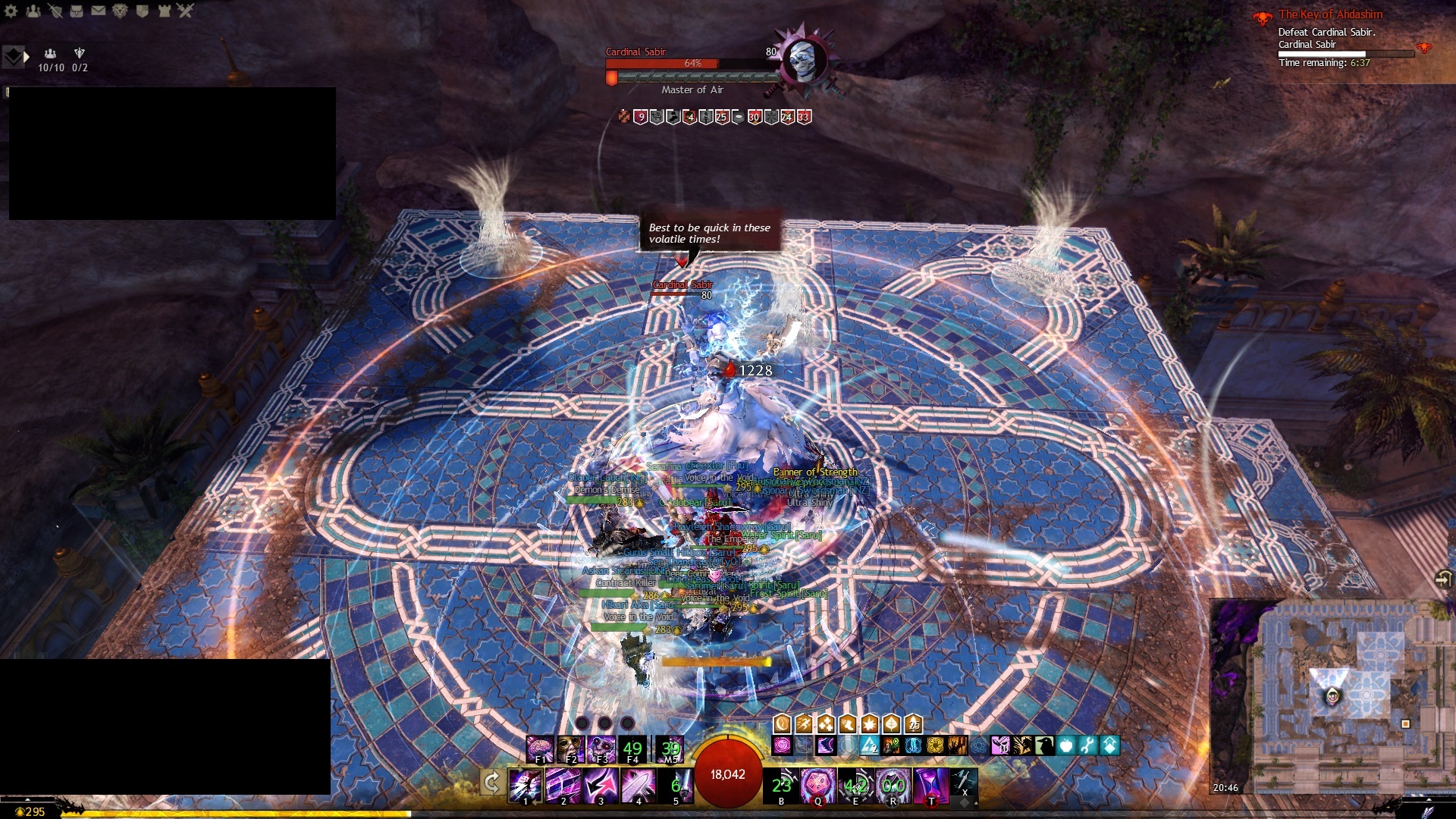Click the weapon swap button
The width and height of the screenshot is (1456, 819).
point(491,782)
